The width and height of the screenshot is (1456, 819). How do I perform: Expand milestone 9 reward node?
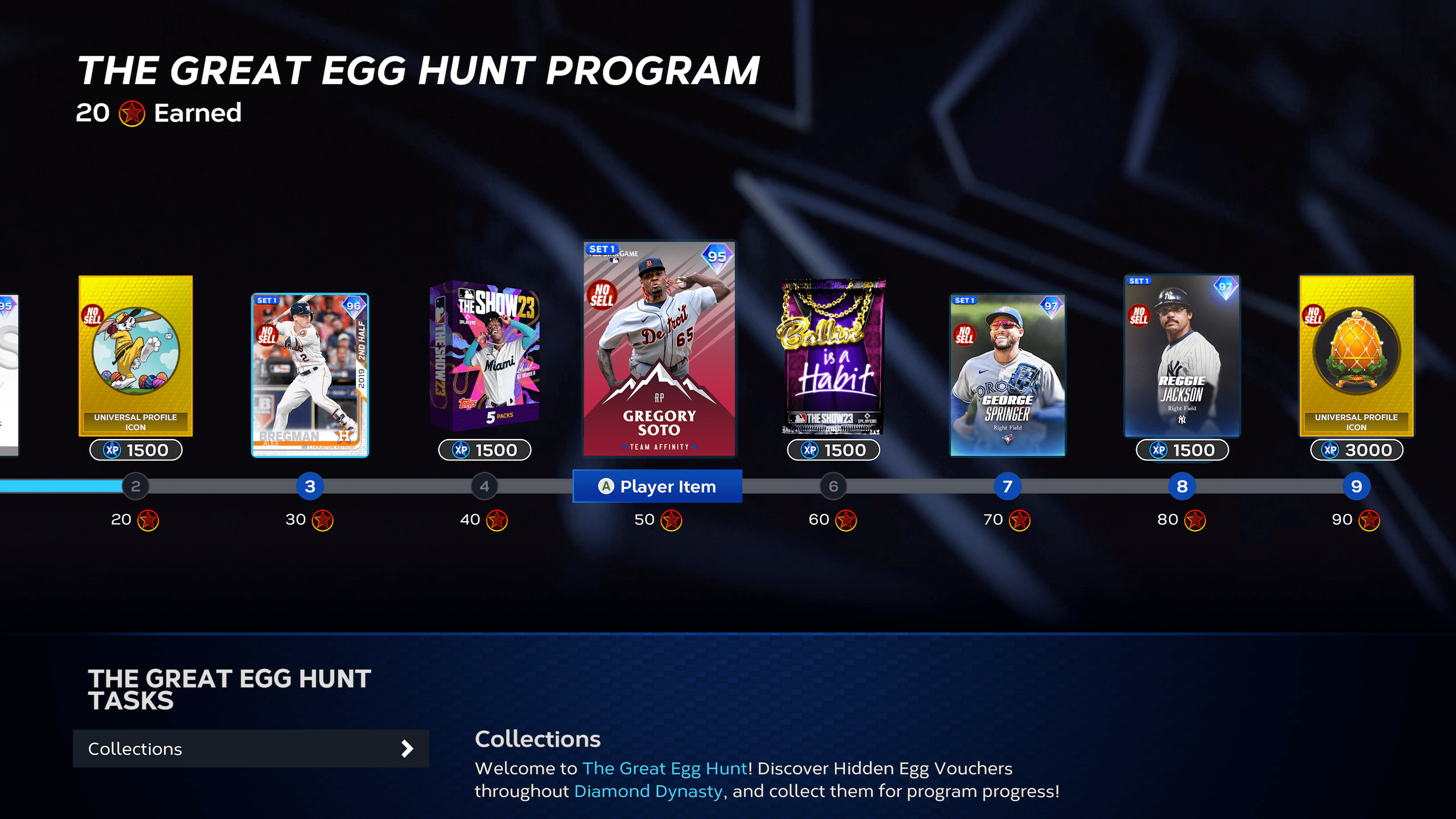point(1356,486)
